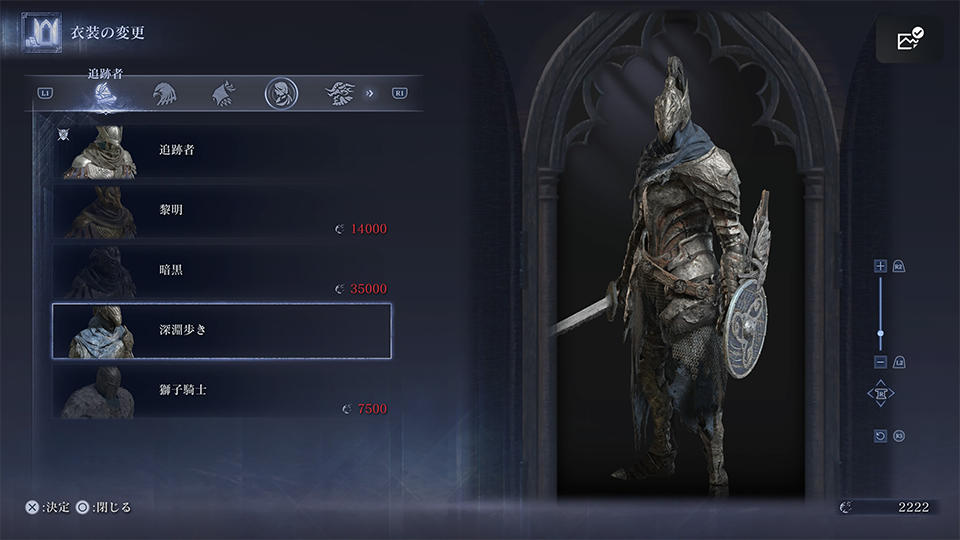Screen dimensions: 960x540
Task: Zoom out with the minus button
Action: pos(880,361)
